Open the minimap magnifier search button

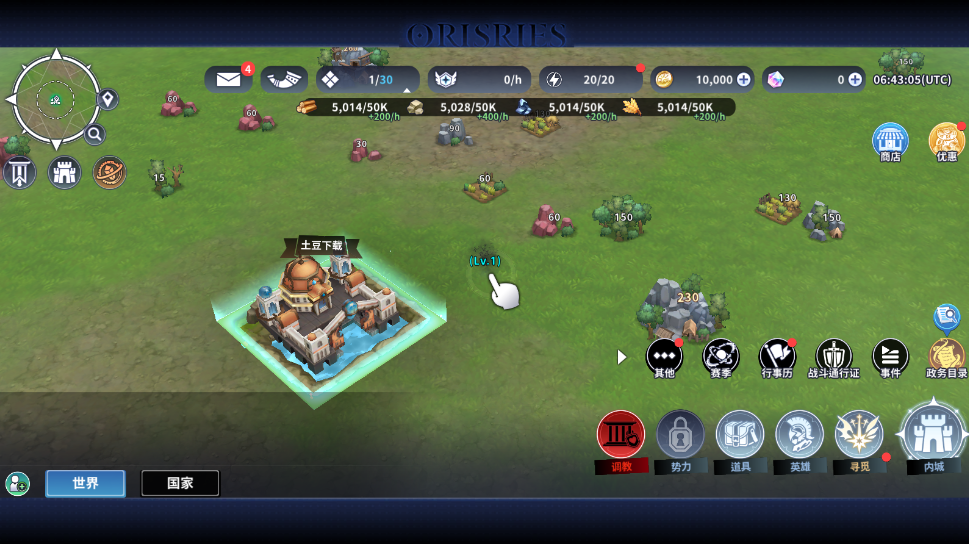click(95, 134)
